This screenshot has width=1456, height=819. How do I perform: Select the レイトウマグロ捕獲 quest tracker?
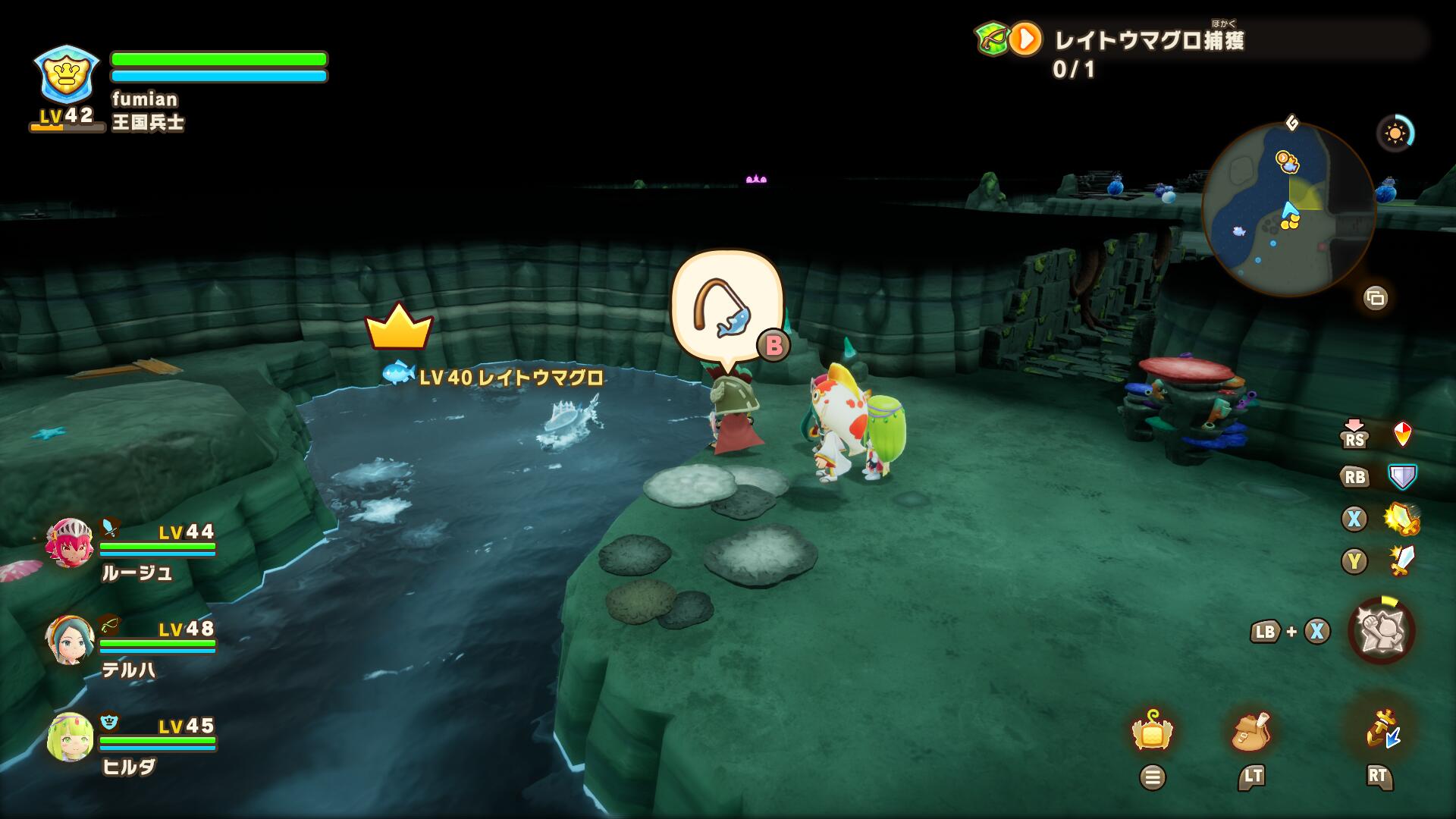coord(1148,40)
